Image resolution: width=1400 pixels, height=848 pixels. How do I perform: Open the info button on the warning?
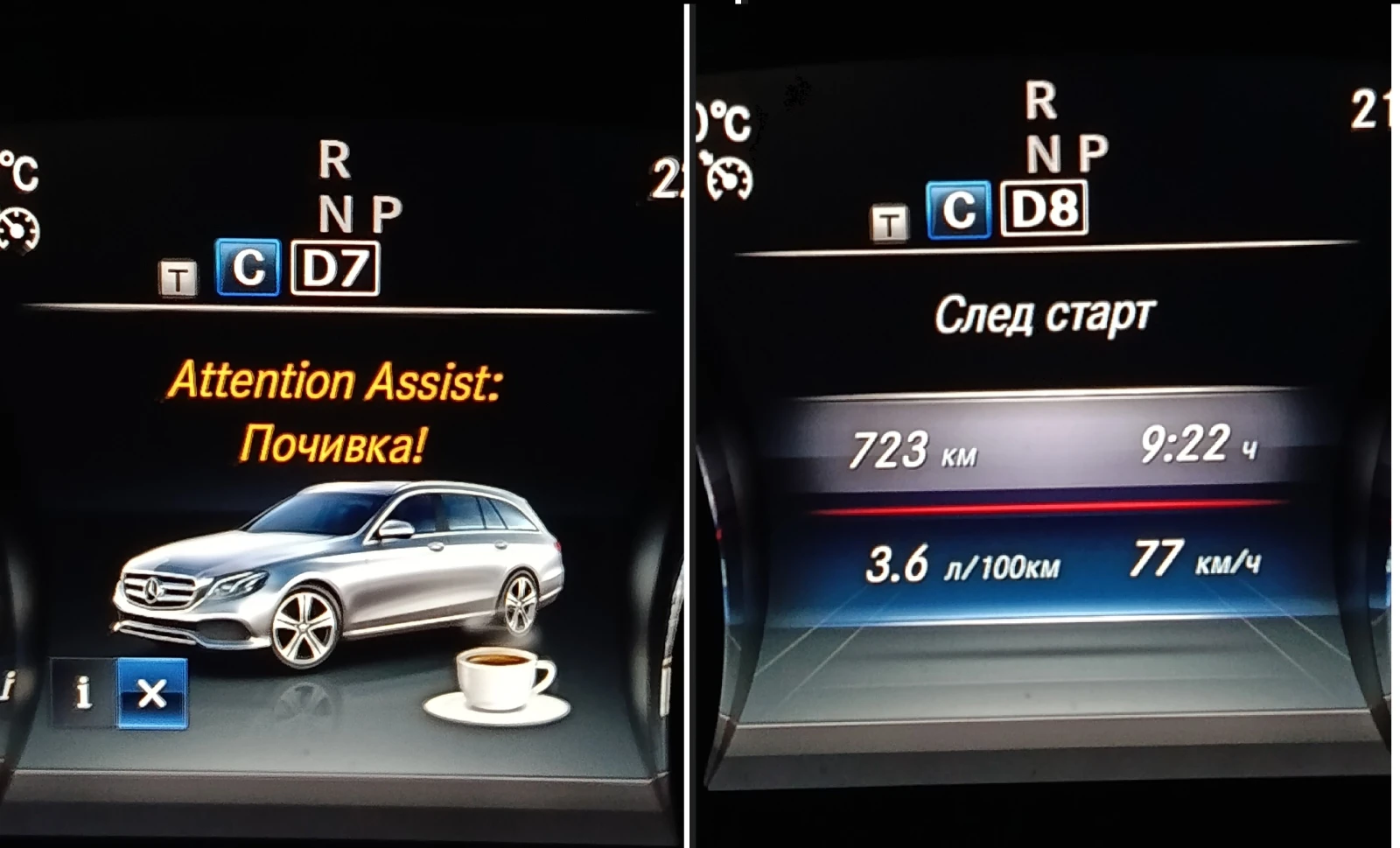(83, 693)
